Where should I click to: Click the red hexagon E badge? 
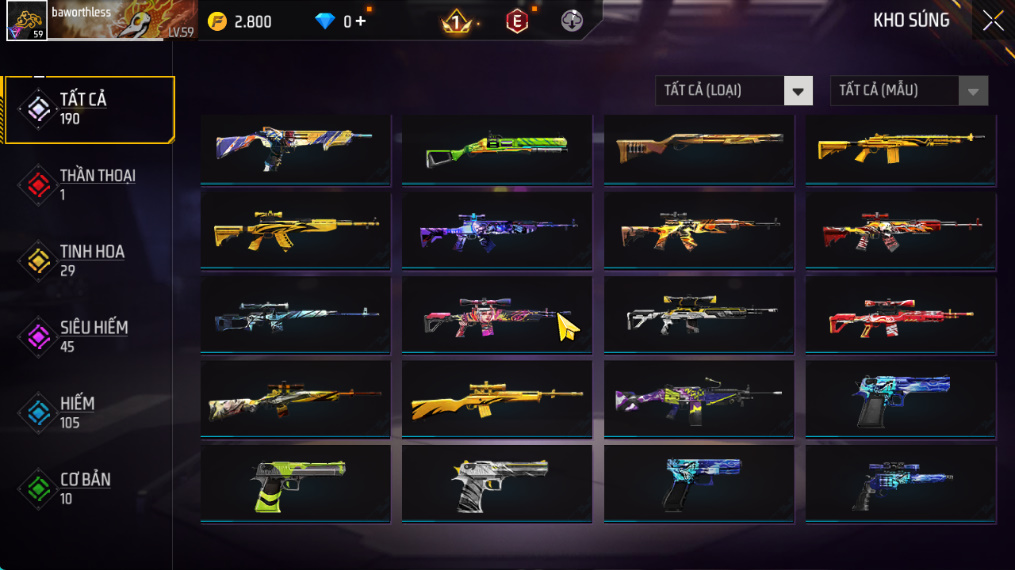(516, 21)
